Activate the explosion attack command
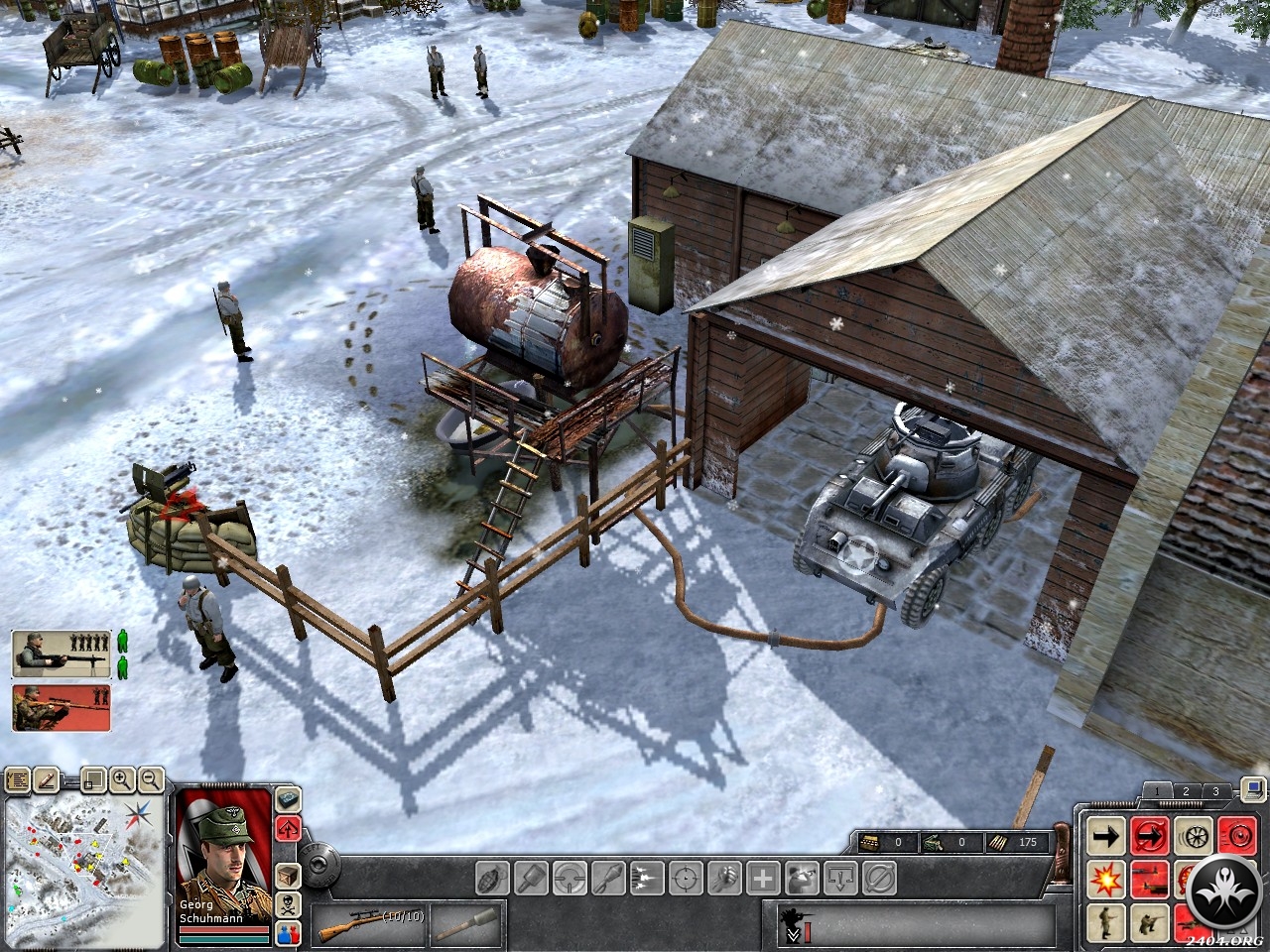 click(1105, 879)
